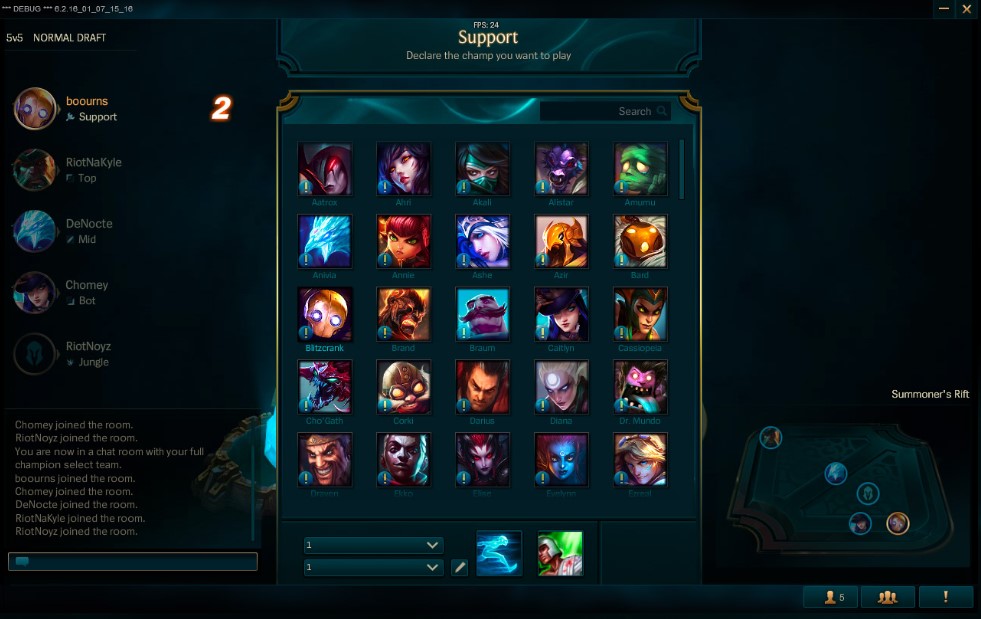Open the single-player count button showing 5
981x619 pixels.
pos(829,597)
